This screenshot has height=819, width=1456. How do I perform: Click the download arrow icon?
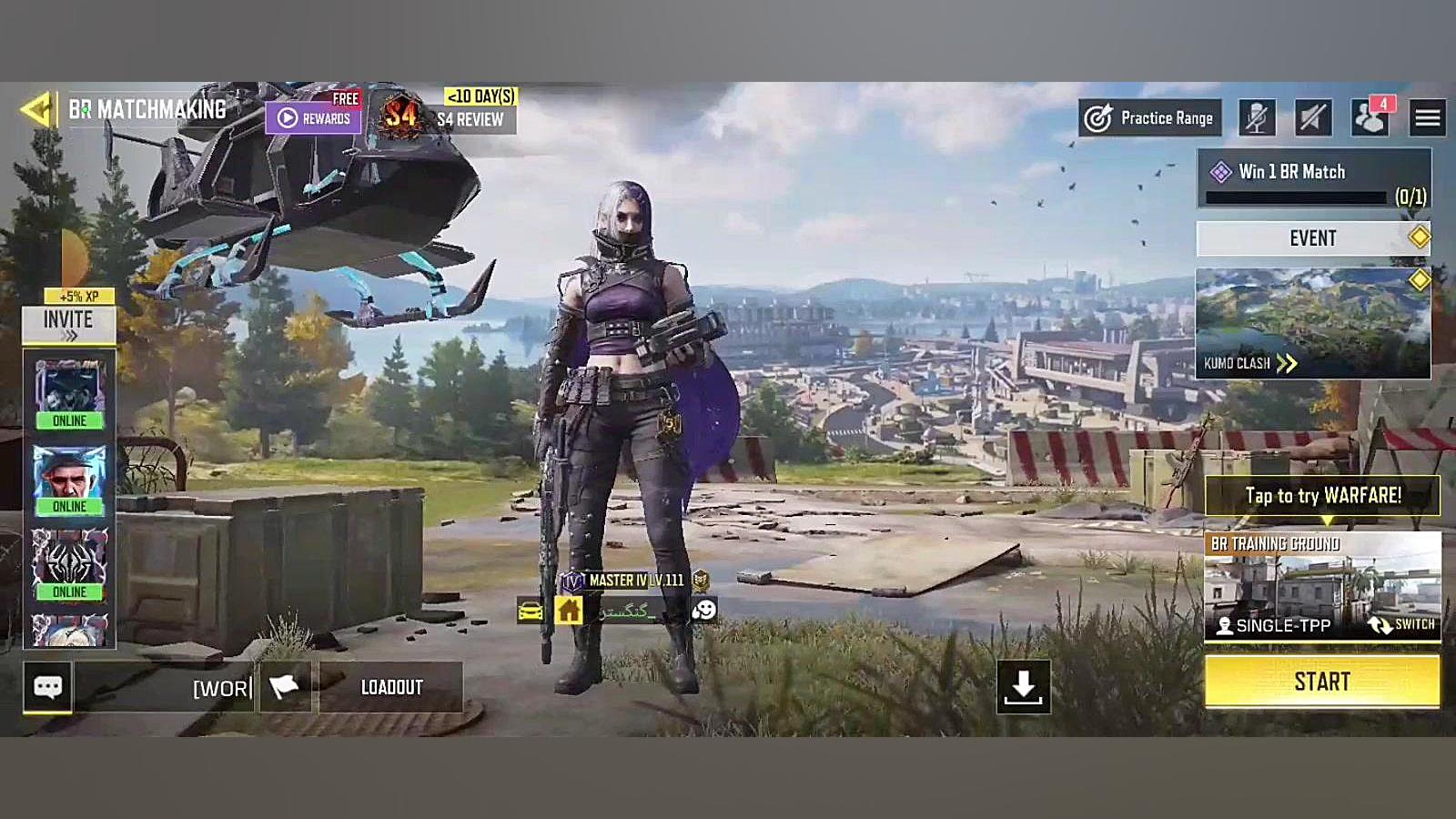(1024, 687)
